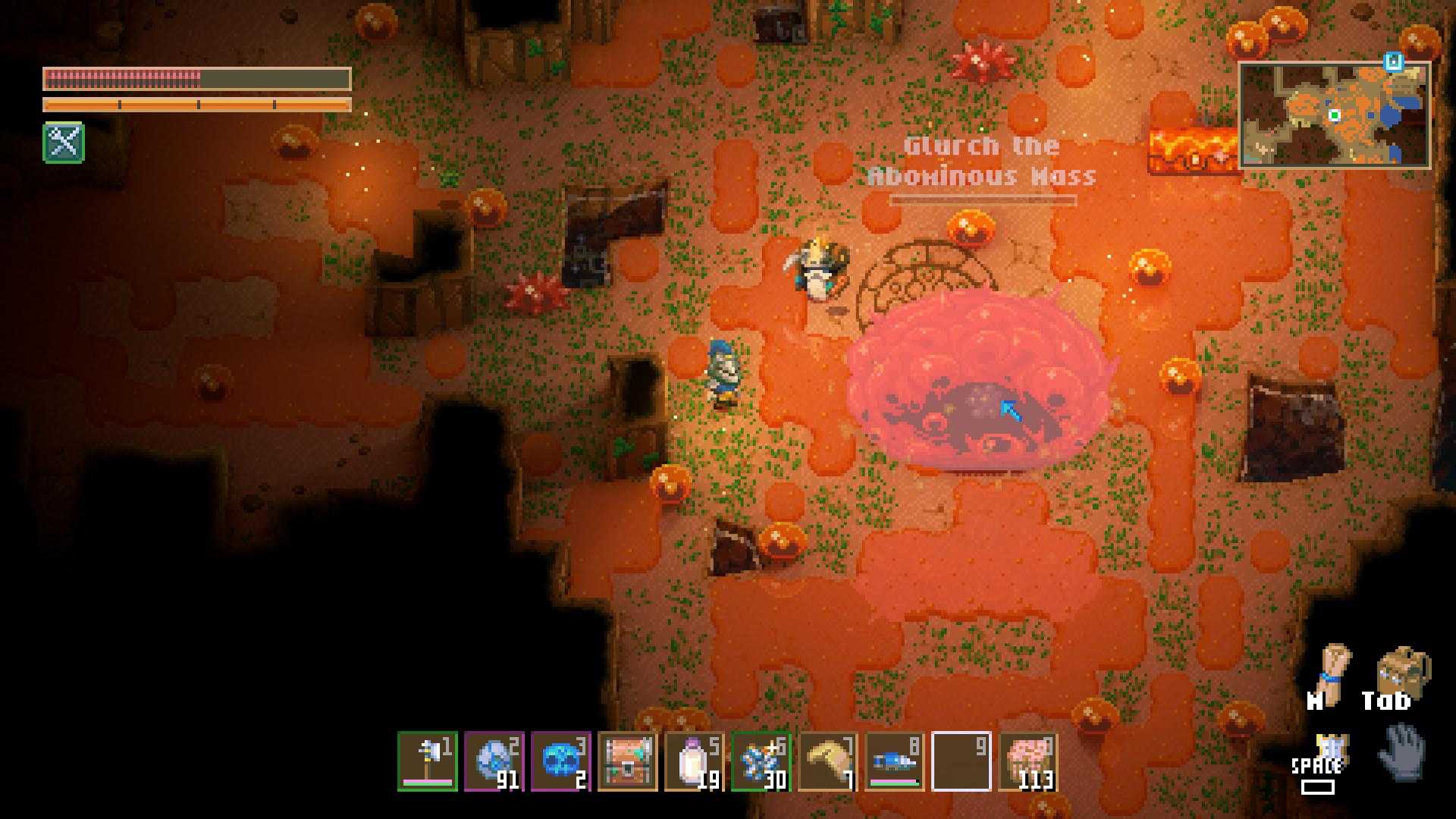Click the crossed swords icon below the bars
Image resolution: width=1456 pixels, height=819 pixels.
[64, 141]
